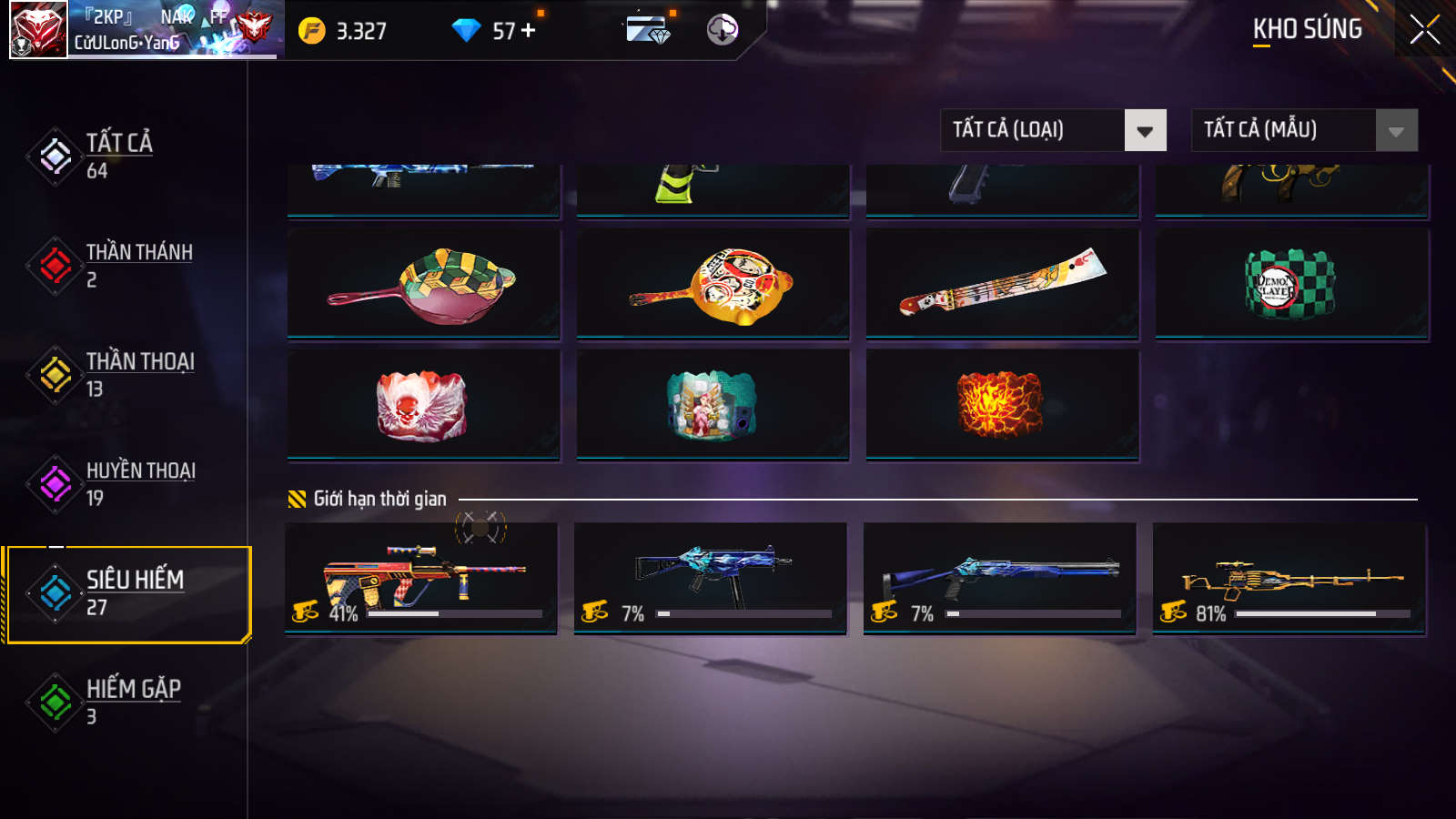Open the Tất Cả (Mẫu) model dropdown
1456x819 pixels.
tap(1304, 130)
